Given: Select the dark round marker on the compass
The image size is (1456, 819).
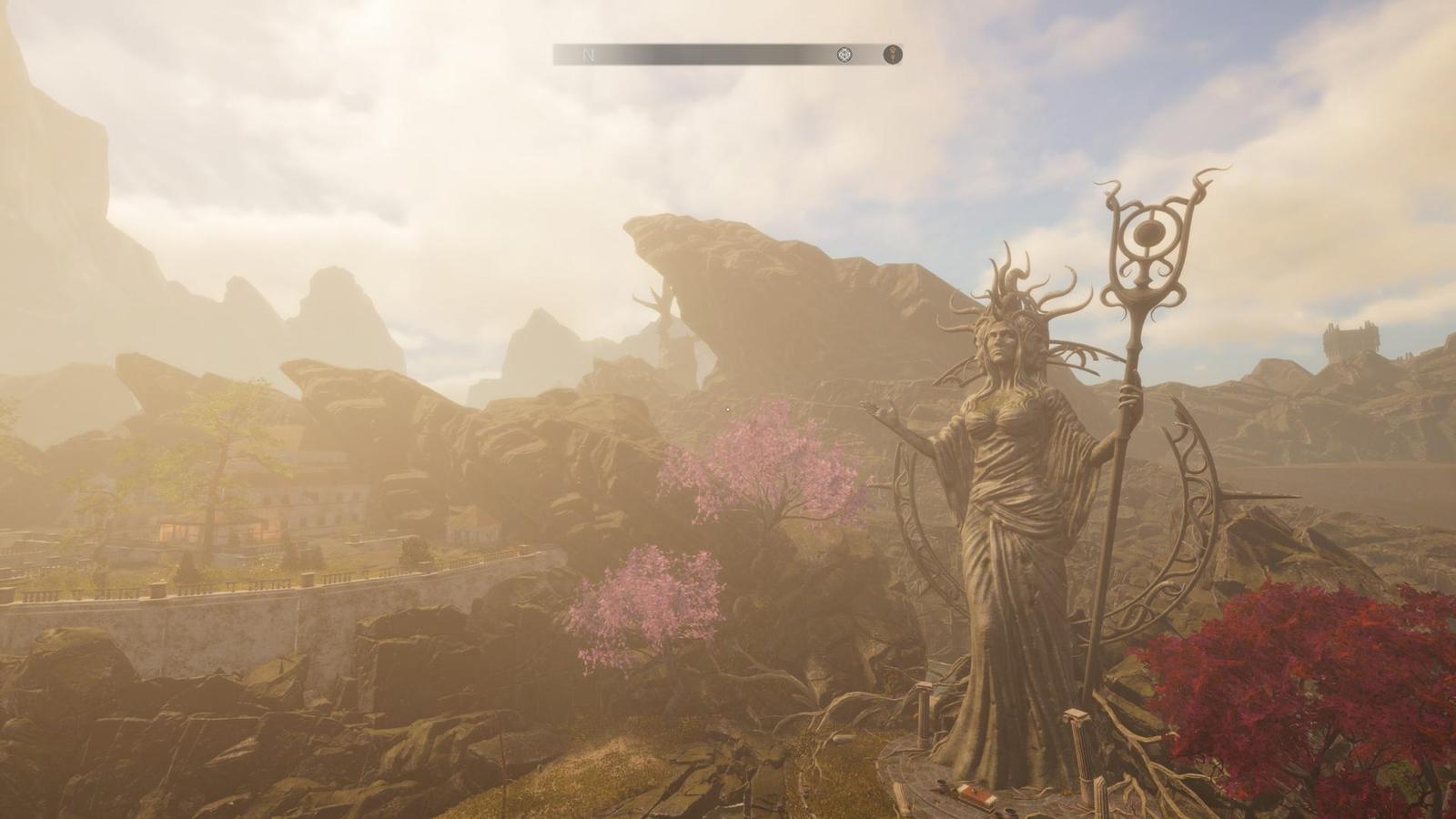Looking at the screenshot, I should point(894,56).
